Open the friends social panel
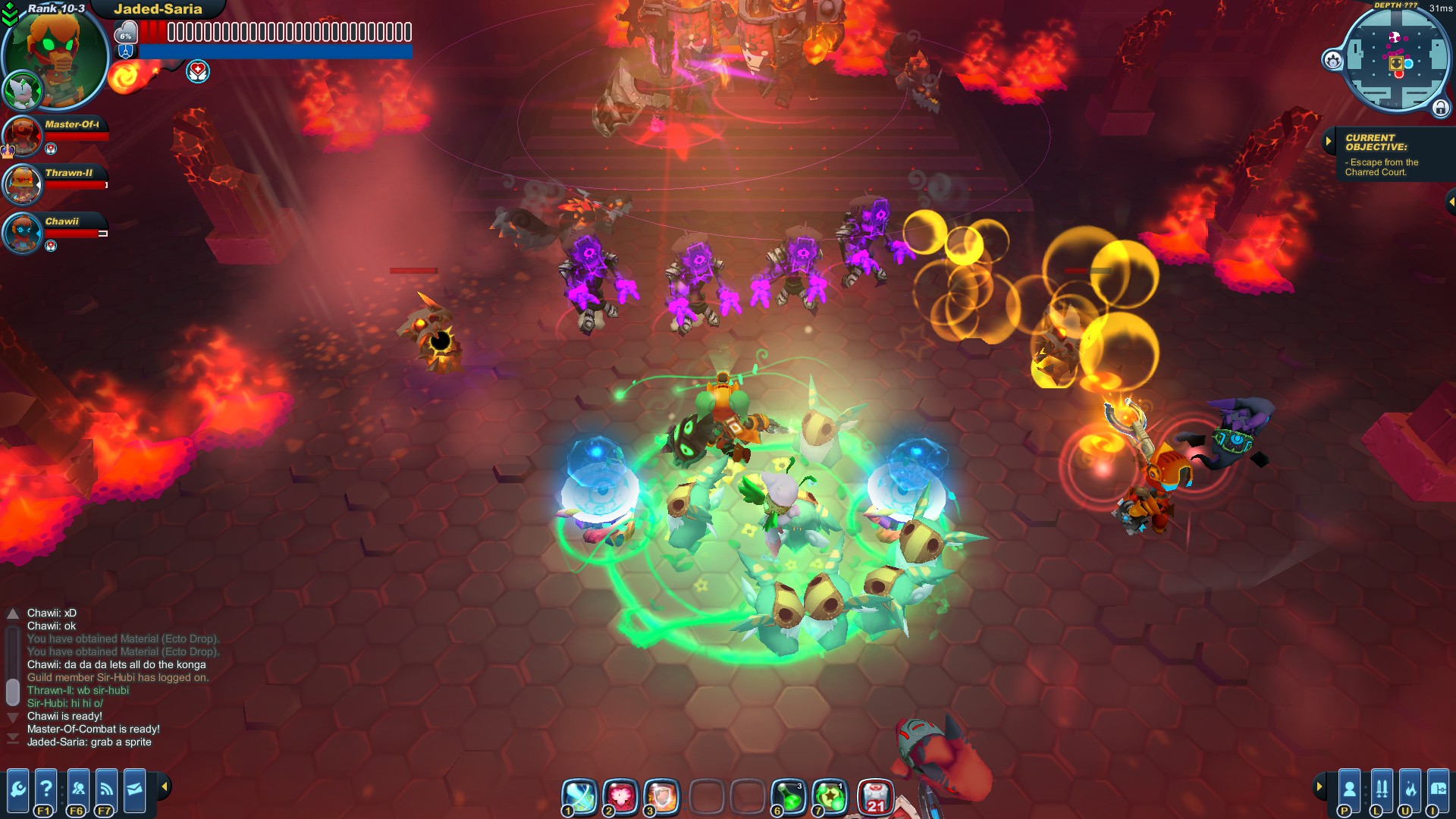The width and height of the screenshot is (1456, 819). point(78,790)
